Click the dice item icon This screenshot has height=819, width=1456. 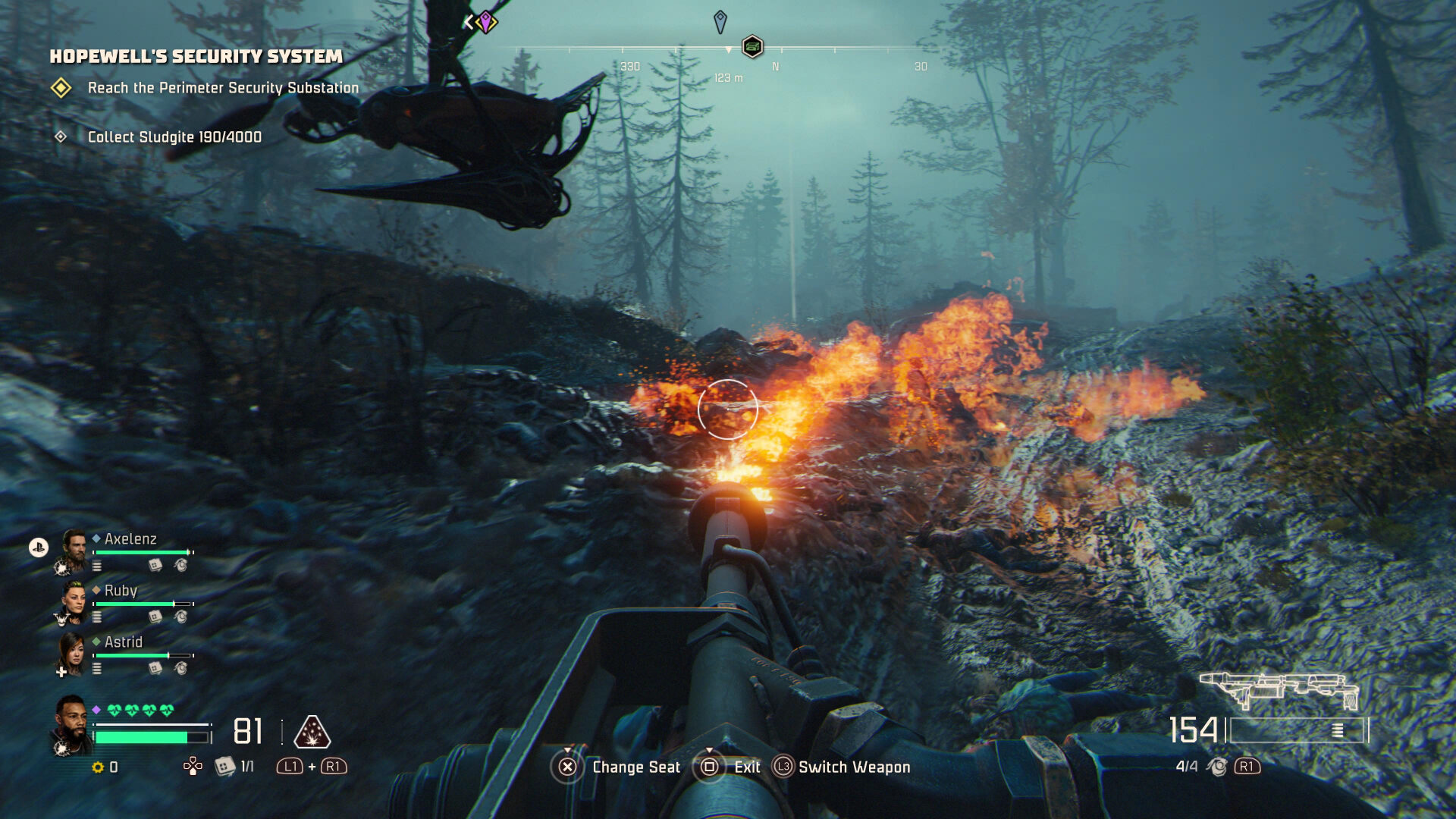[x=224, y=767]
